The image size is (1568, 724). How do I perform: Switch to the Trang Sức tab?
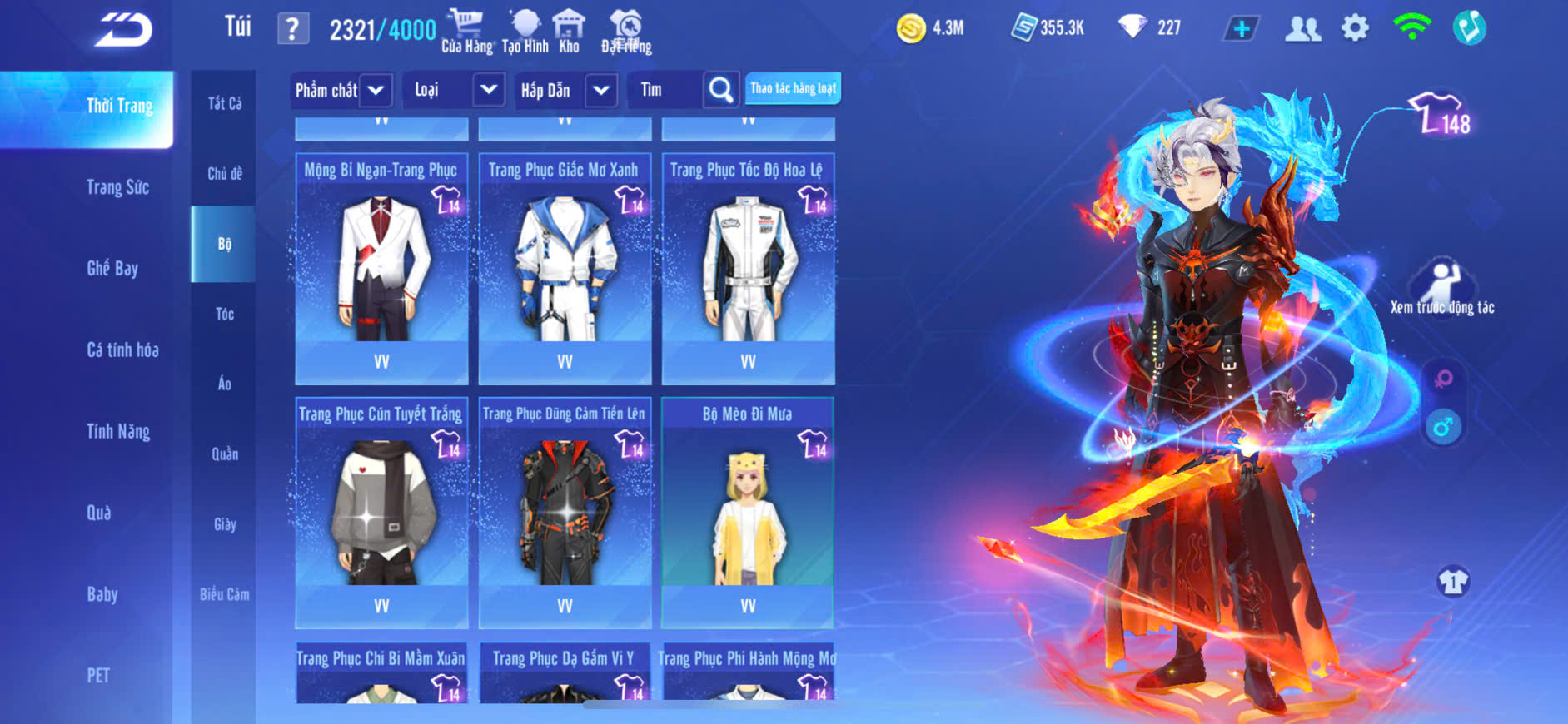[x=117, y=187]
